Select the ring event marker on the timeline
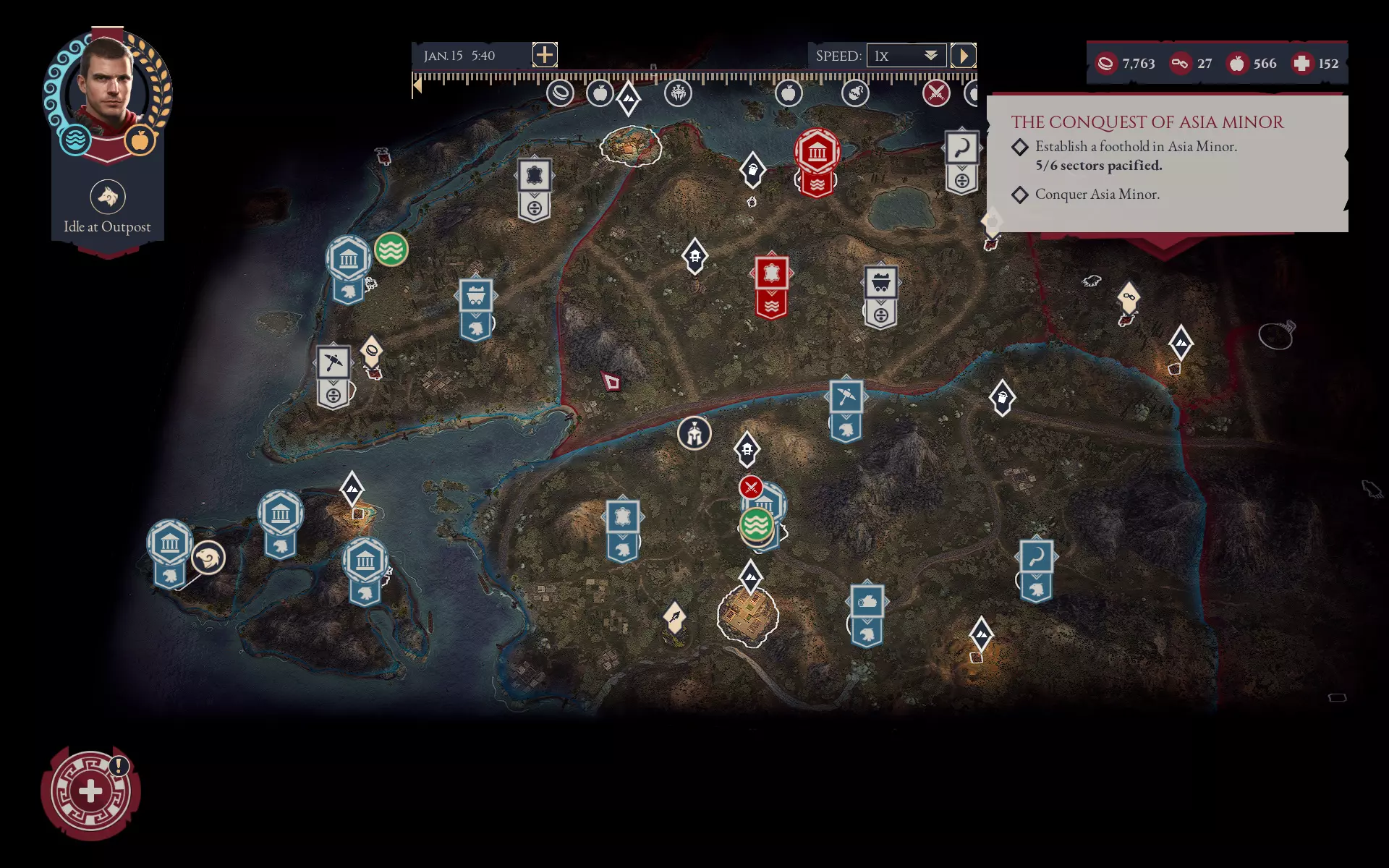Screen dimensions: 1389x868 point(560,93)
